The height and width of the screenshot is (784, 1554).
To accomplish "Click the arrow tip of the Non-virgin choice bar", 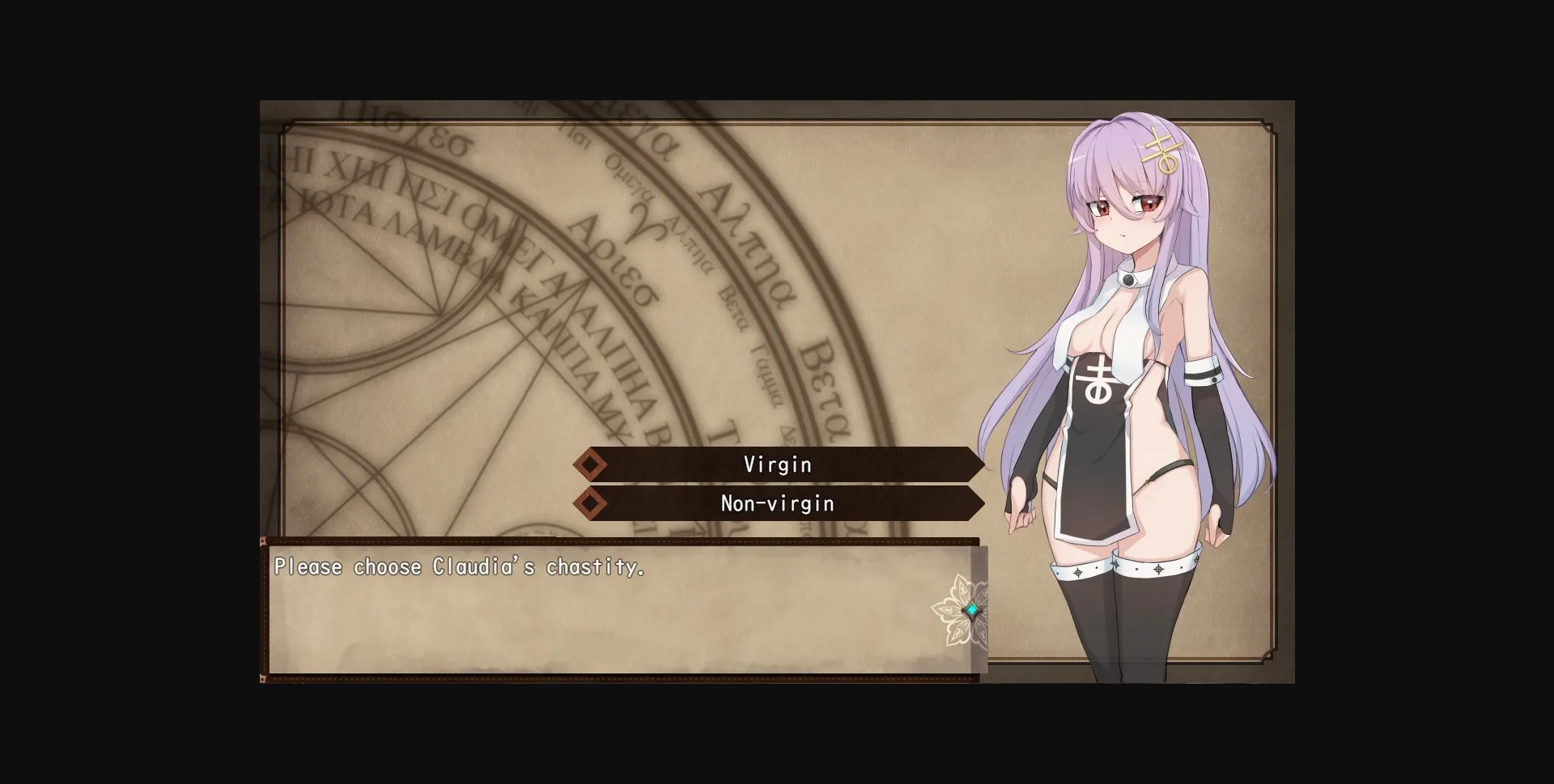I will [978, 502].
